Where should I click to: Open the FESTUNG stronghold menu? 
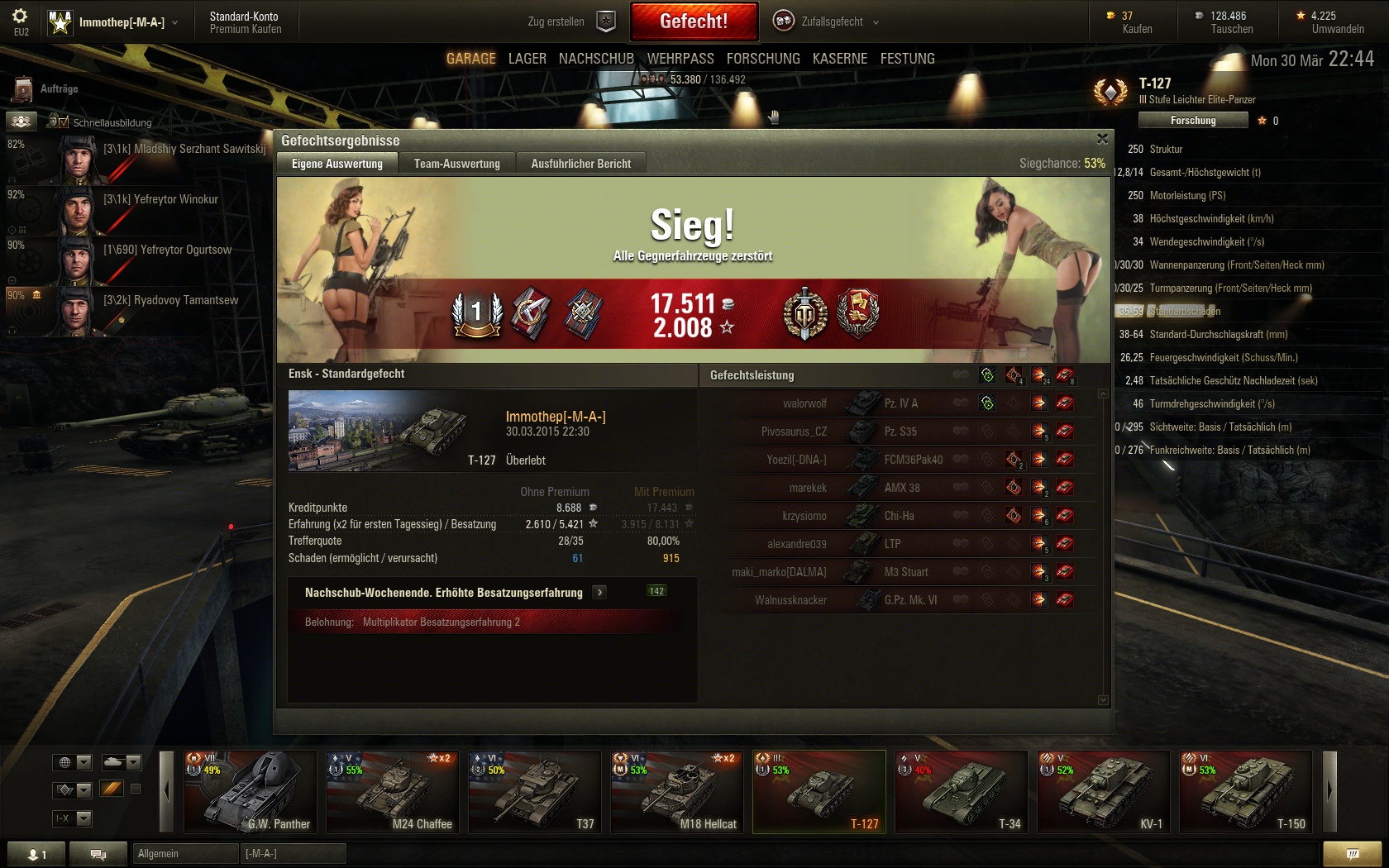[907, 59]
